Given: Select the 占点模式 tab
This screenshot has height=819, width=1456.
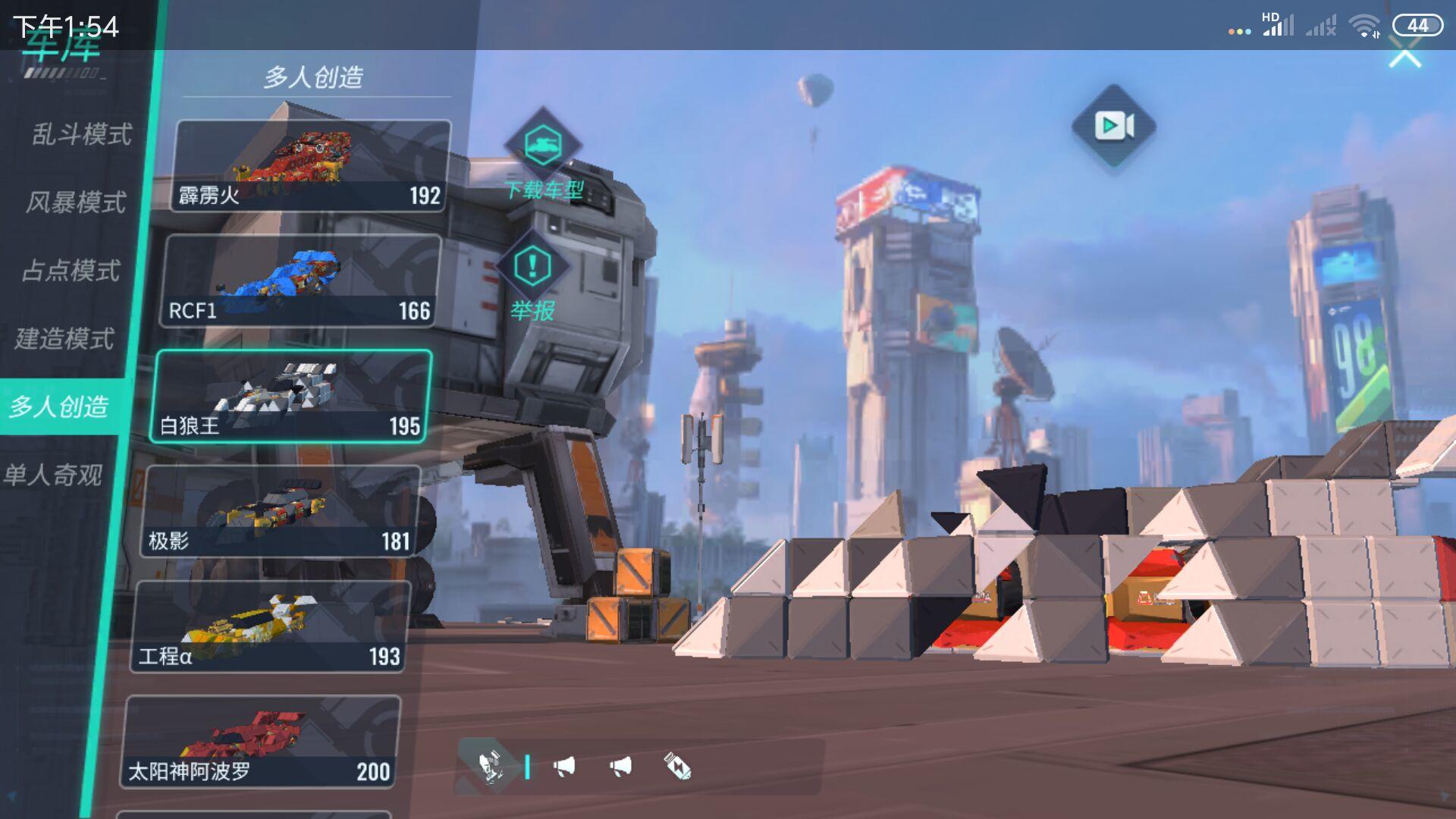Looking at the screenshot, I should point(71,271).
